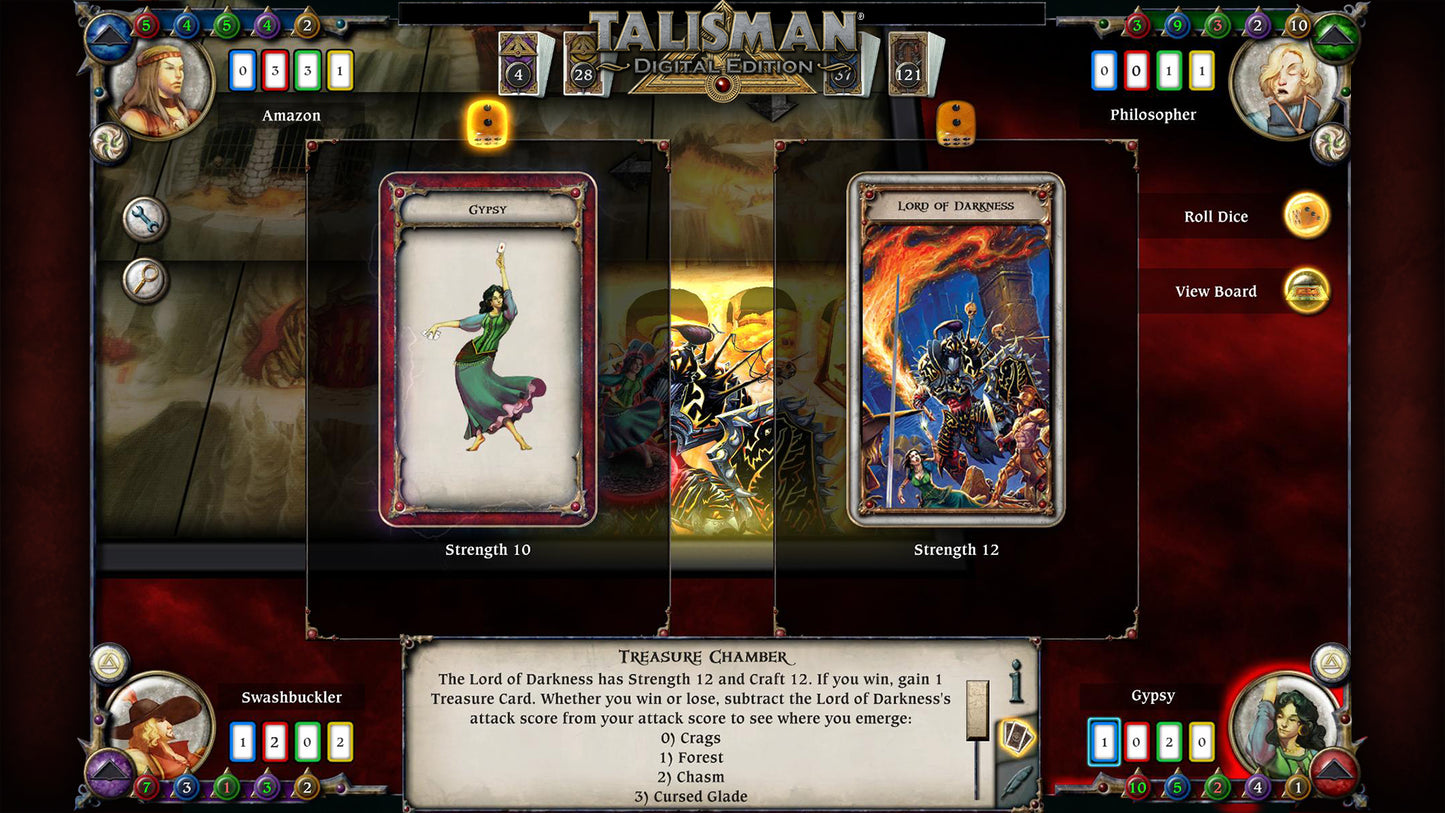Select the magnifying glass inspect icon
The width and height of the screenshot is (1445, 813).
143,280
